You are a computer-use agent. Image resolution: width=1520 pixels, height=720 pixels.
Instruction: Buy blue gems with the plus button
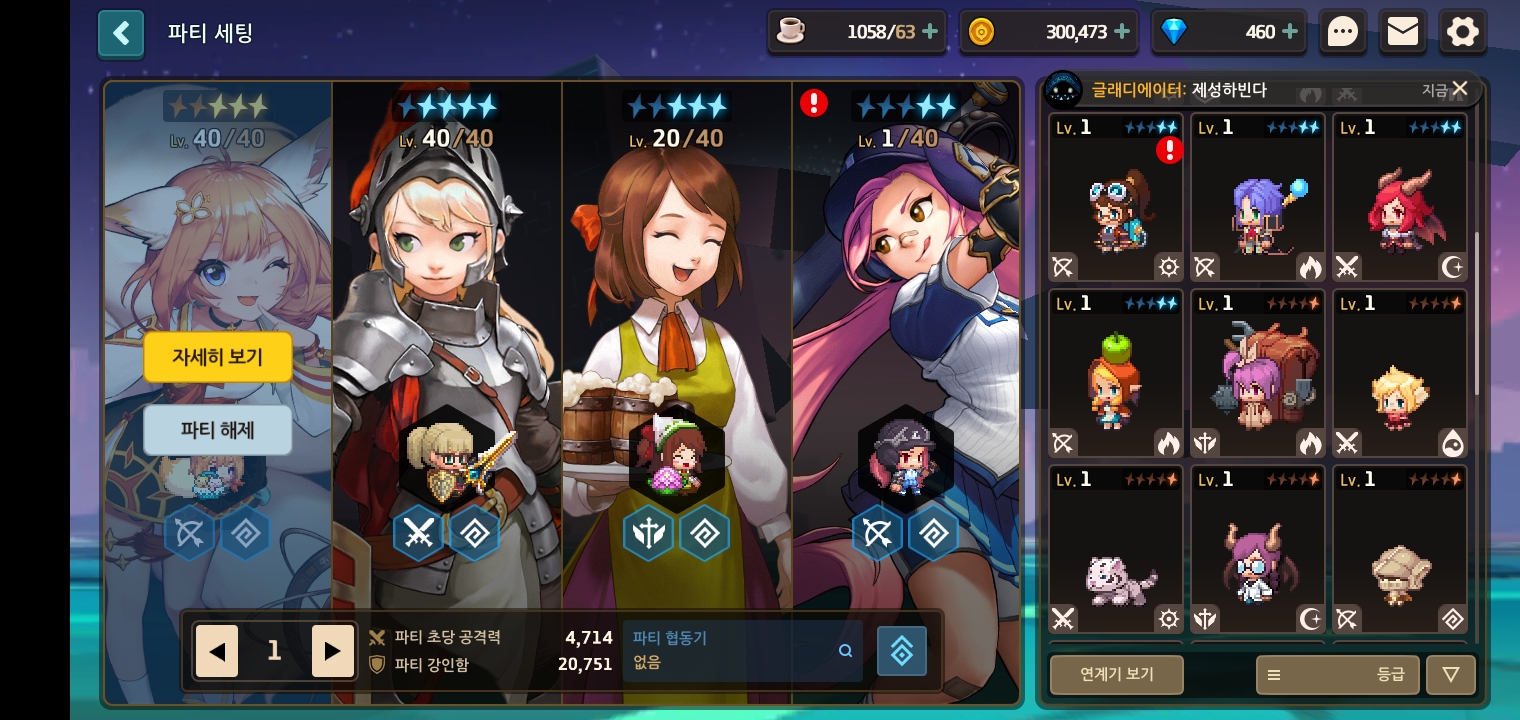click(1290, 32)
